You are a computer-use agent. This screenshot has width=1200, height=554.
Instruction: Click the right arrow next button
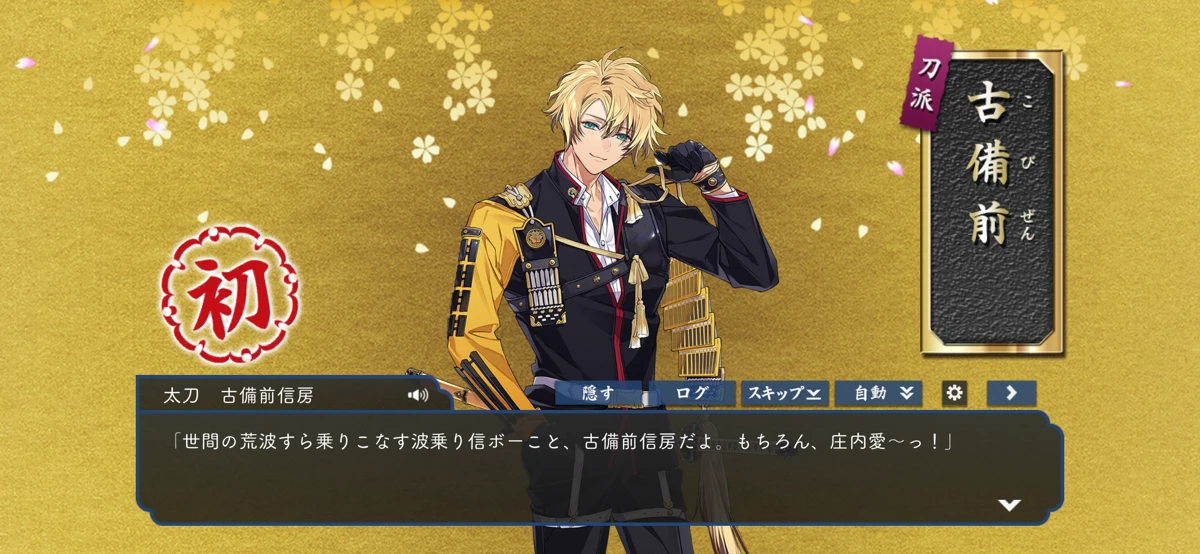click(x=1011, y=393)
